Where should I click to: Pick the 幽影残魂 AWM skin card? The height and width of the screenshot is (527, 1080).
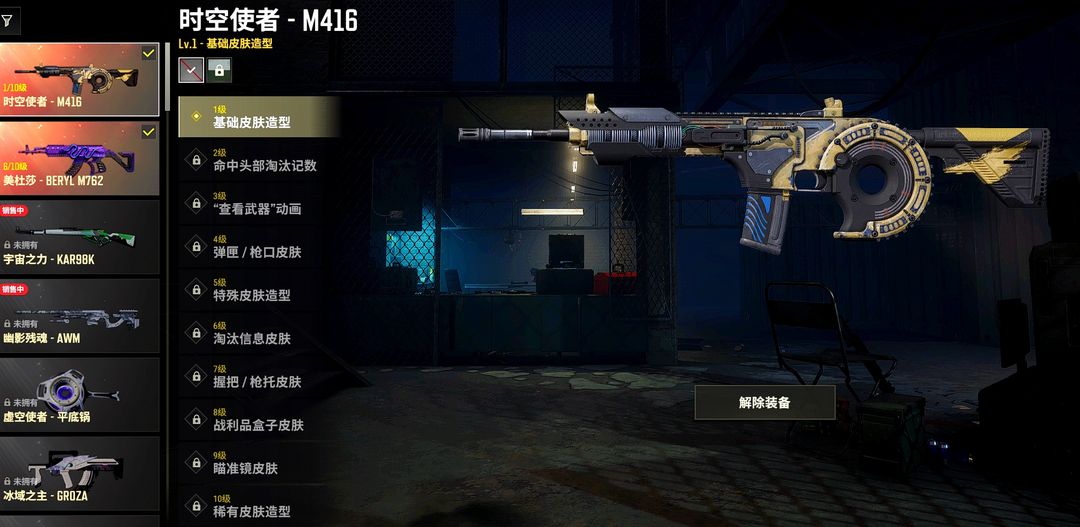(x=79, y=316)
